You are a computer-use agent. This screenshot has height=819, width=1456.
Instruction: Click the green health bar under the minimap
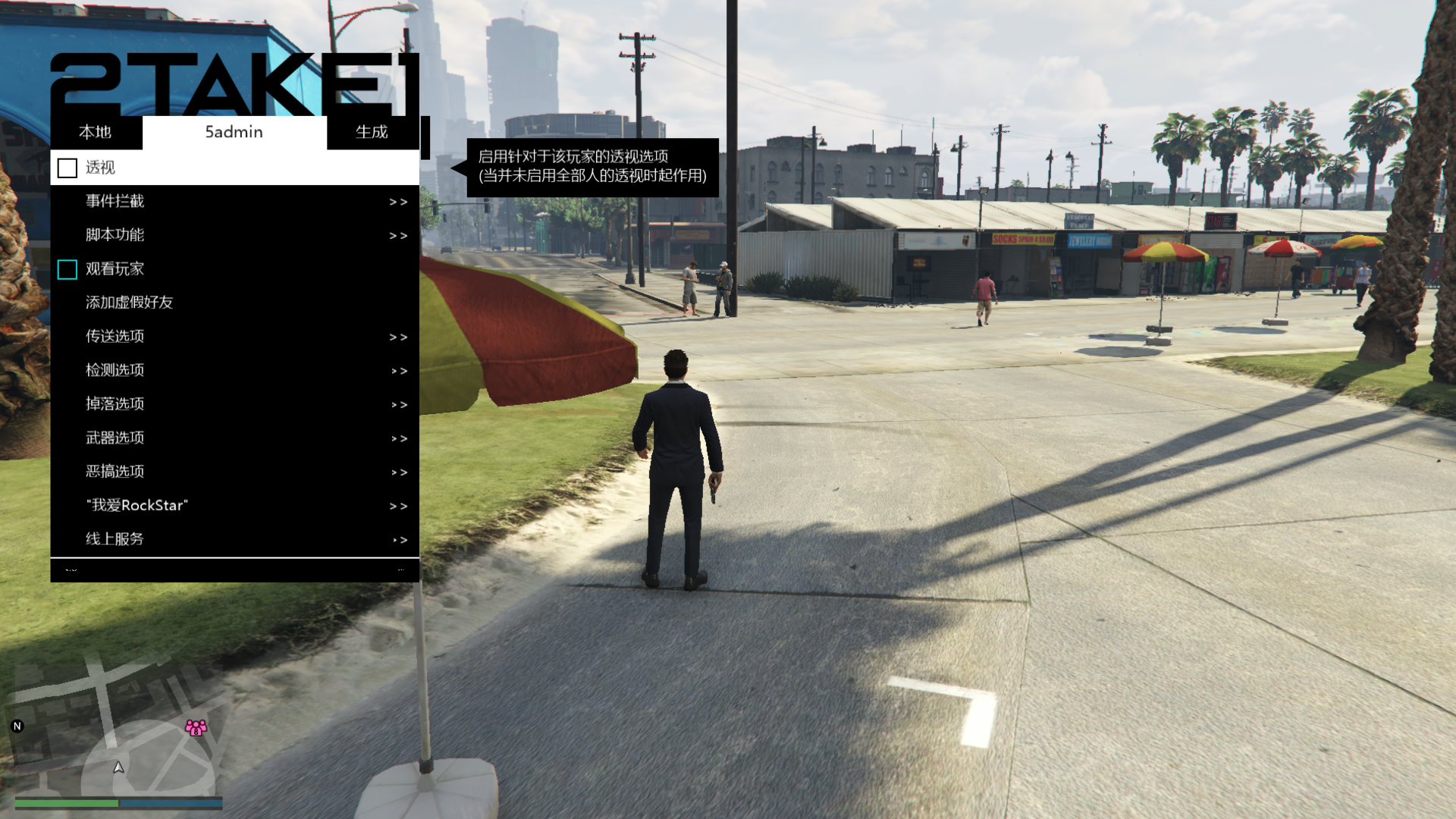click(68, 802)
